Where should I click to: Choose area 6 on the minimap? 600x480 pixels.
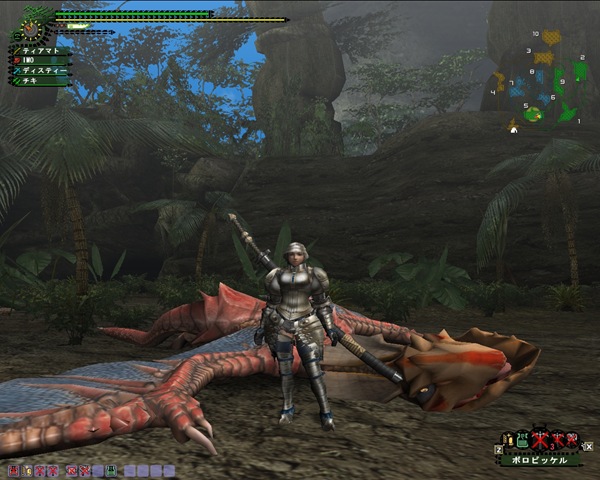click(x=543, y=97)
